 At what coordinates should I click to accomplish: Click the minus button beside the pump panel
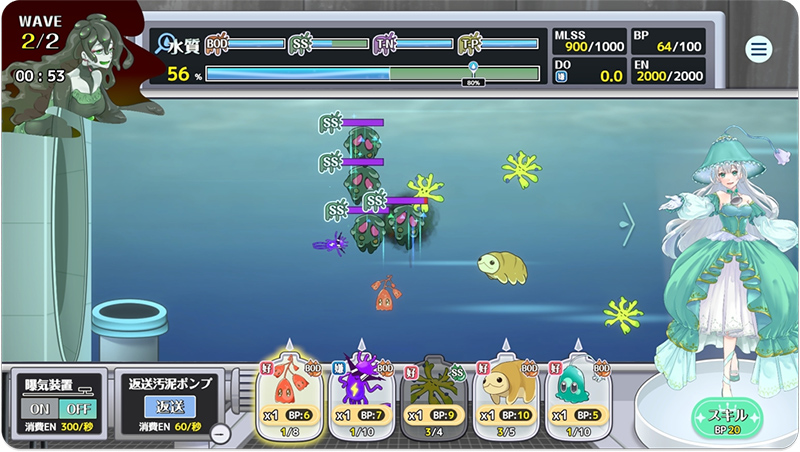[221, 433]
